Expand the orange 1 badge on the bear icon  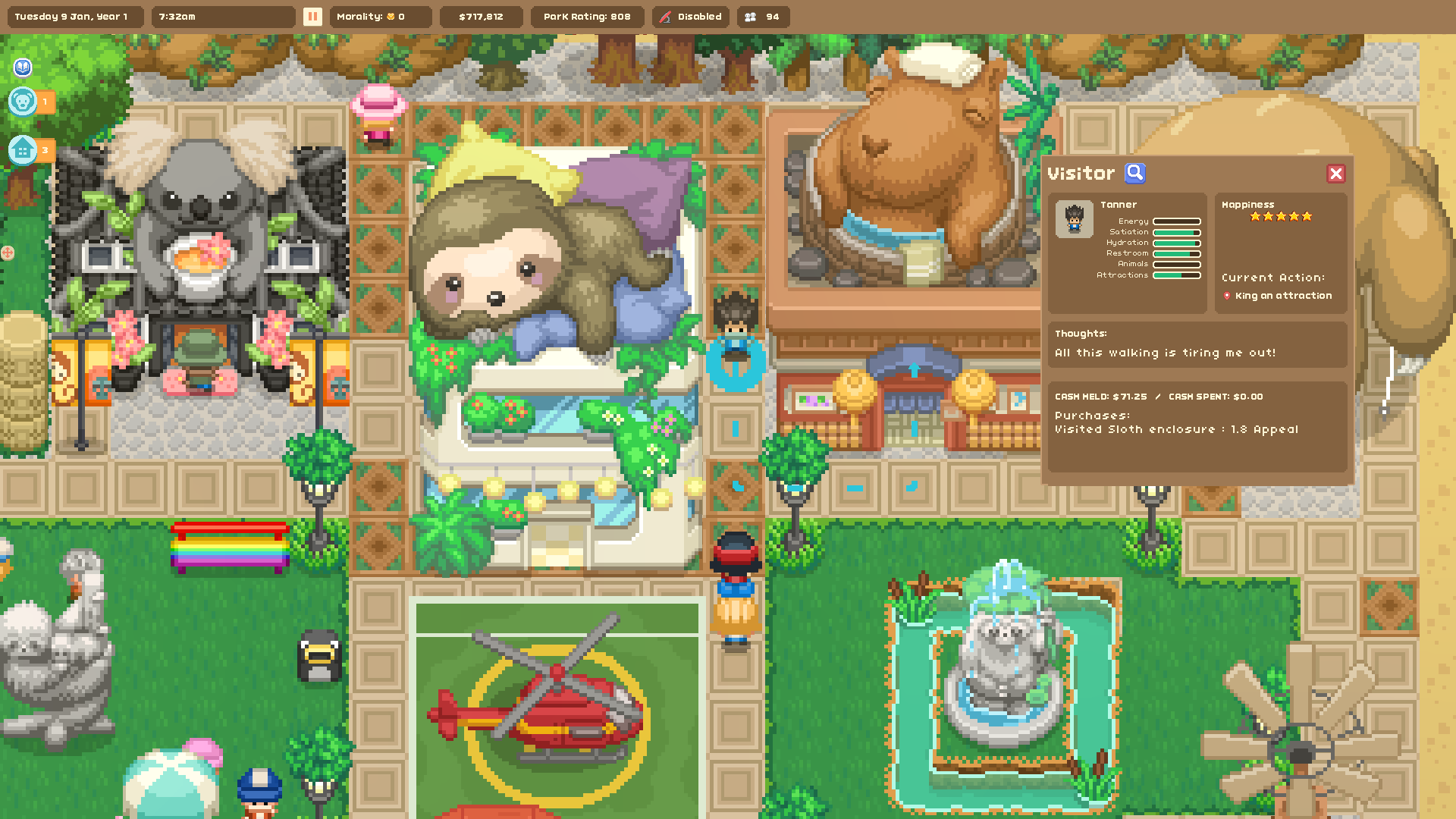(x=45, y=101)
